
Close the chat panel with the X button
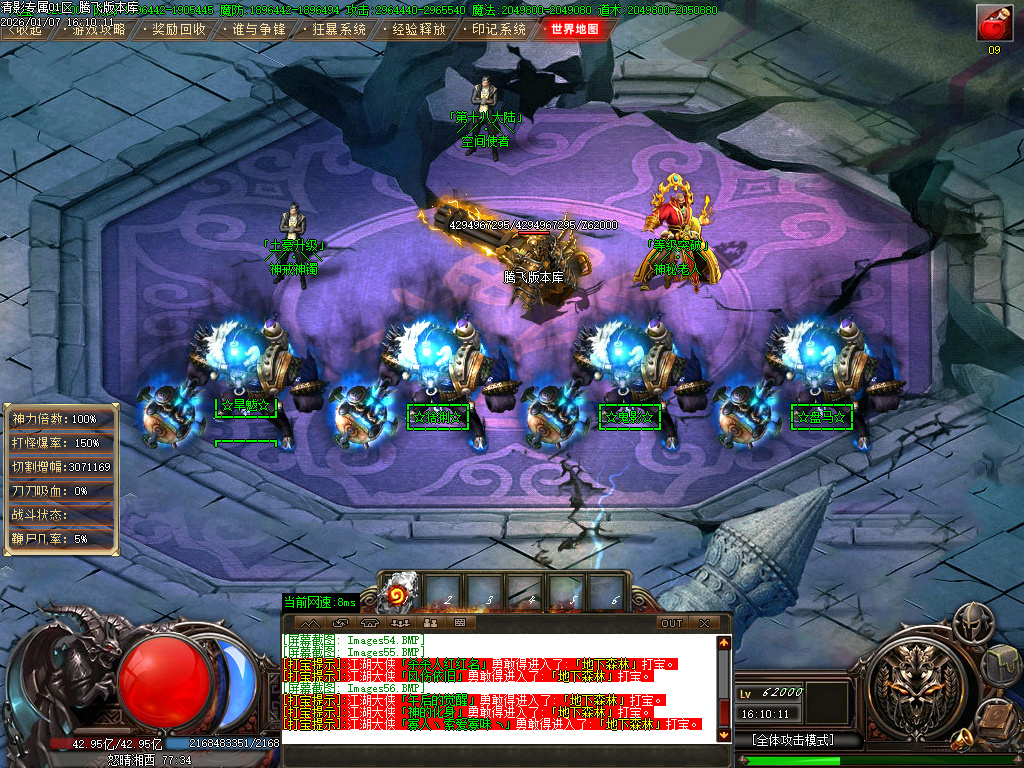[x=705, y=623]
